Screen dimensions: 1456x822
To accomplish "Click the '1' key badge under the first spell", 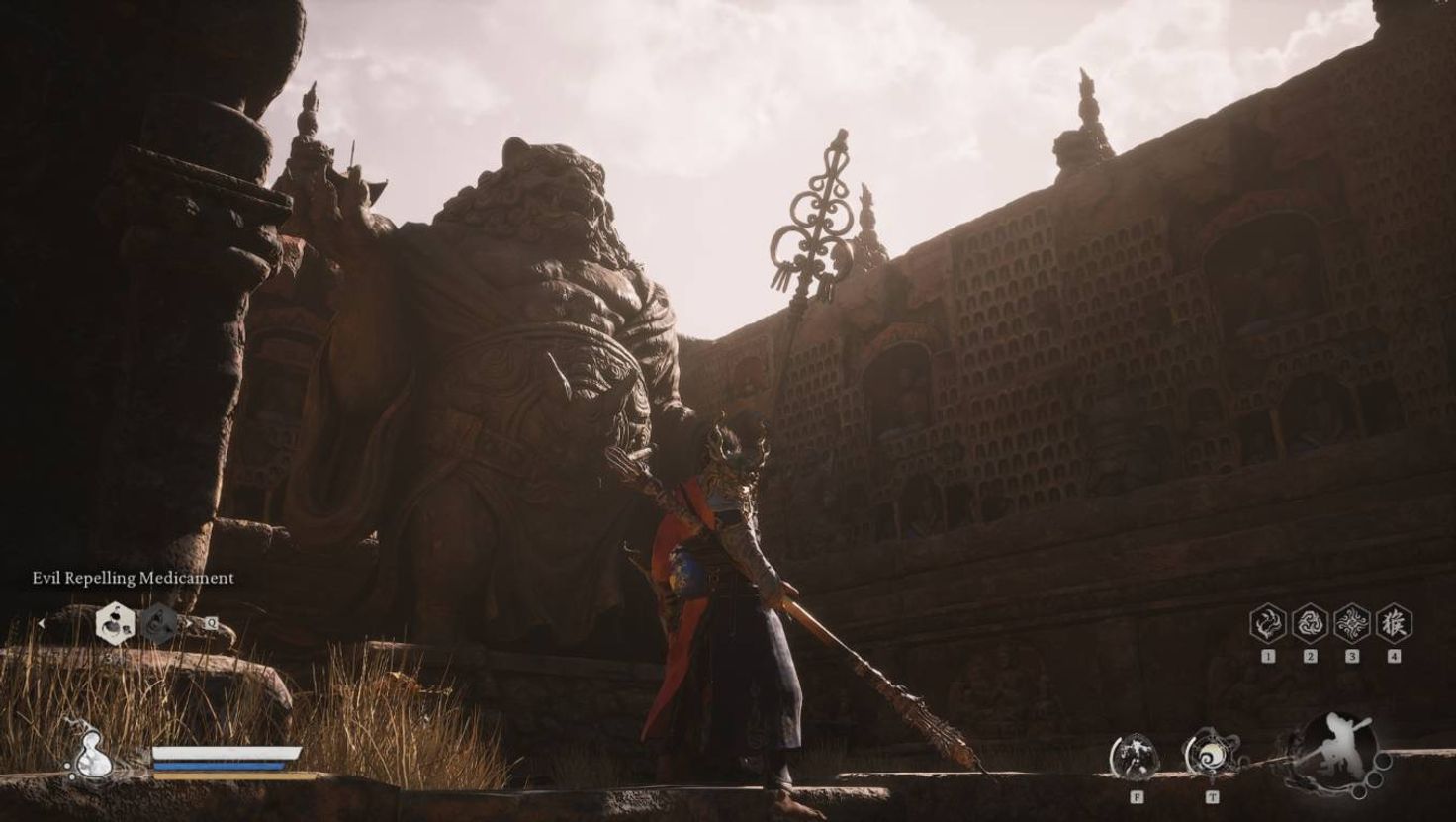I will coord(1268,656).
